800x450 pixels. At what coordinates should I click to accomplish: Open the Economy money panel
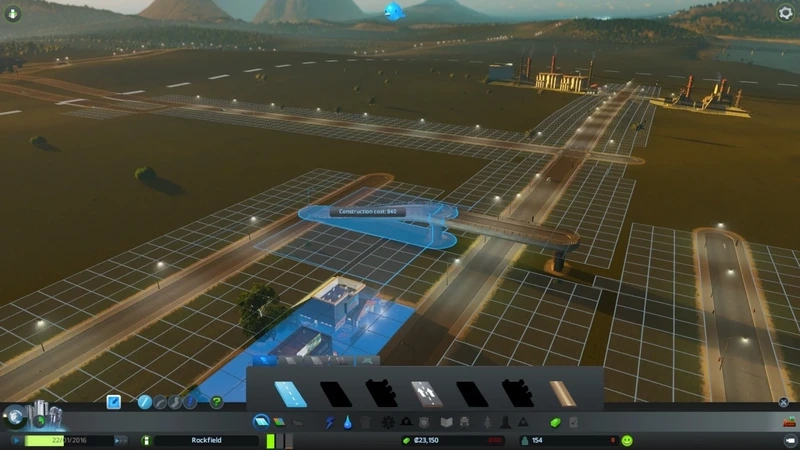[555, 423]
